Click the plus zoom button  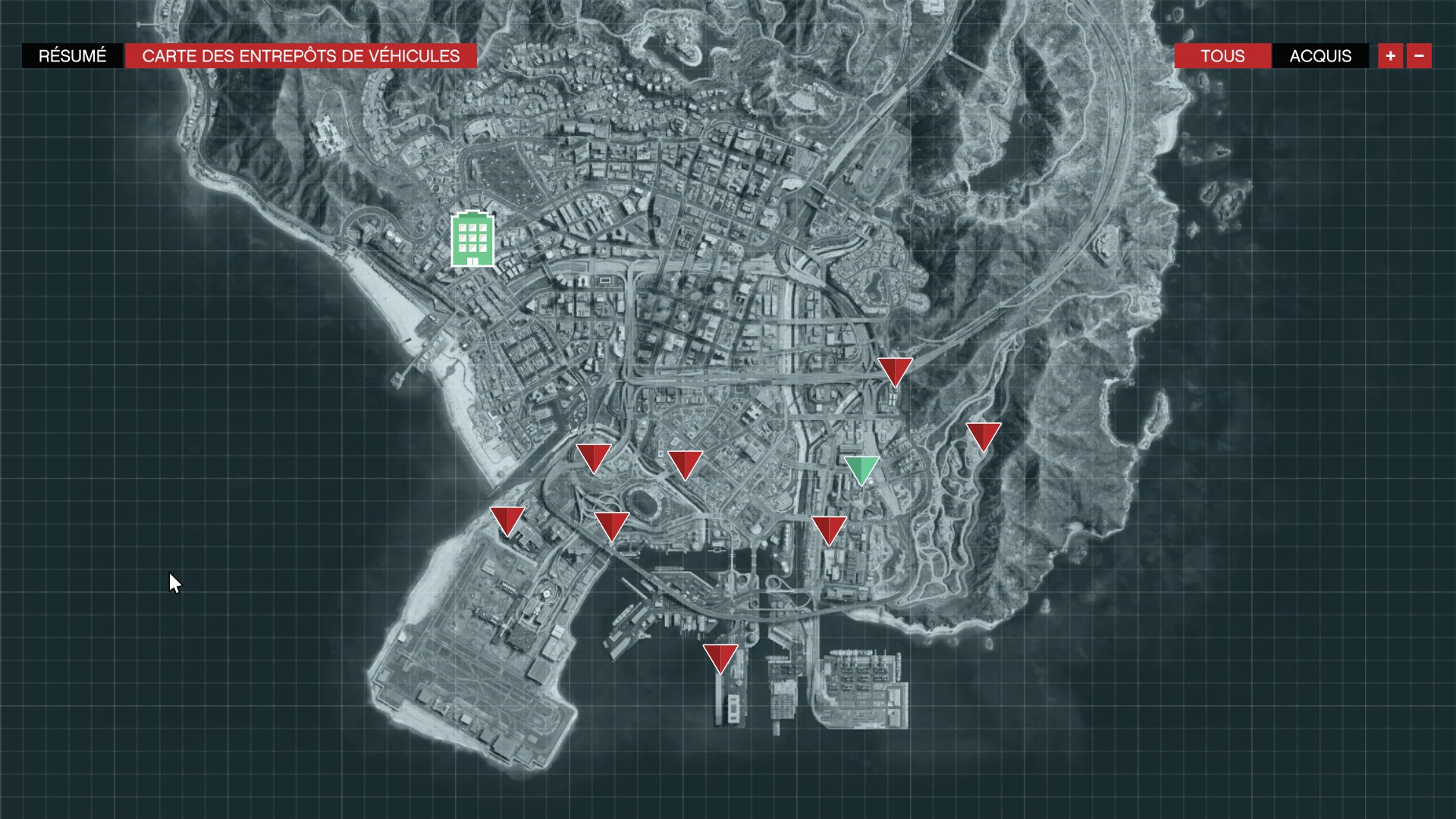pos(1390,55)
